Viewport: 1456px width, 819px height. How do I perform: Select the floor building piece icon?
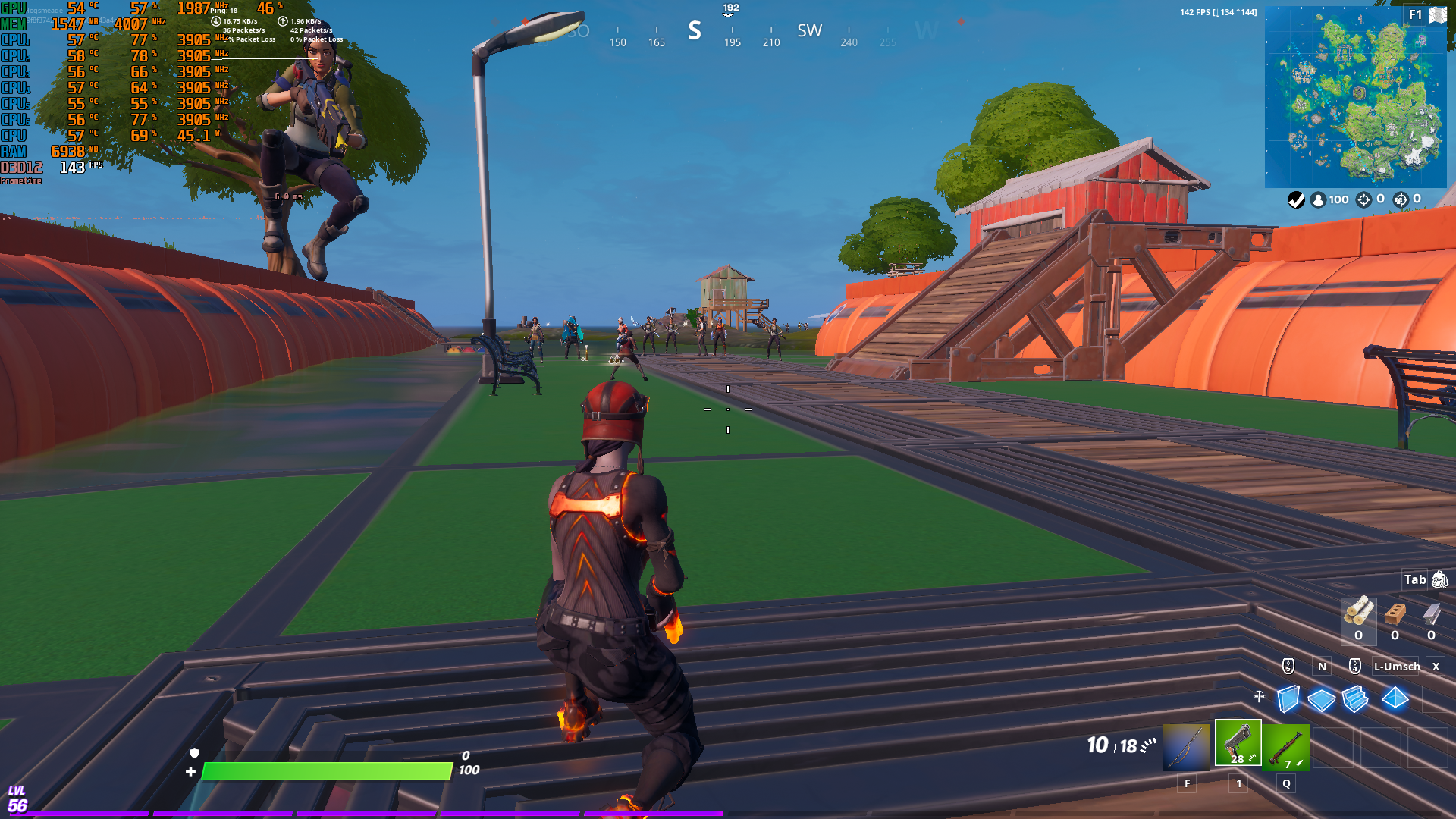(x=1321, y=698)
